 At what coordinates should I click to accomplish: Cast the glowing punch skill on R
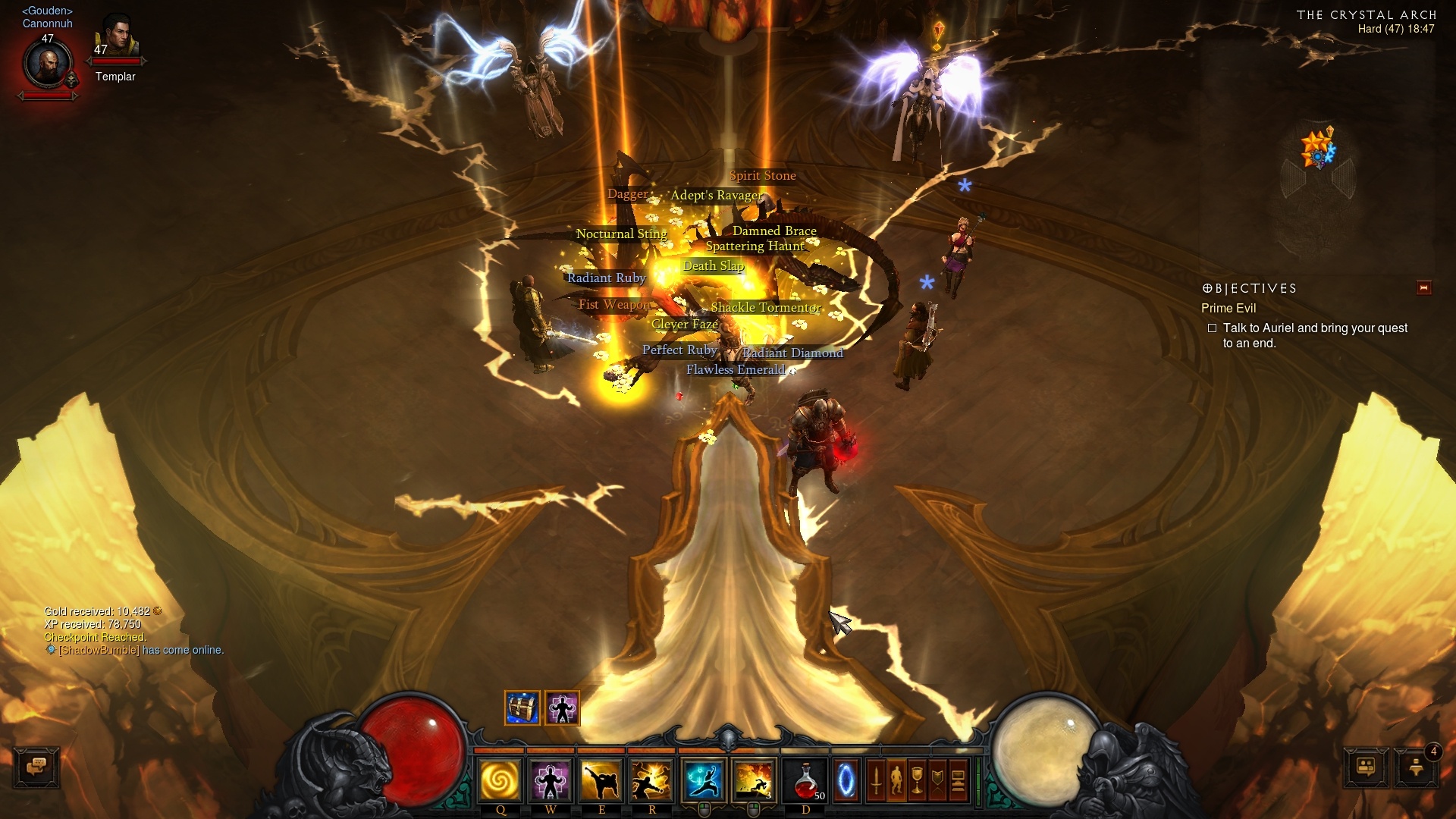(x=651, y=780)
